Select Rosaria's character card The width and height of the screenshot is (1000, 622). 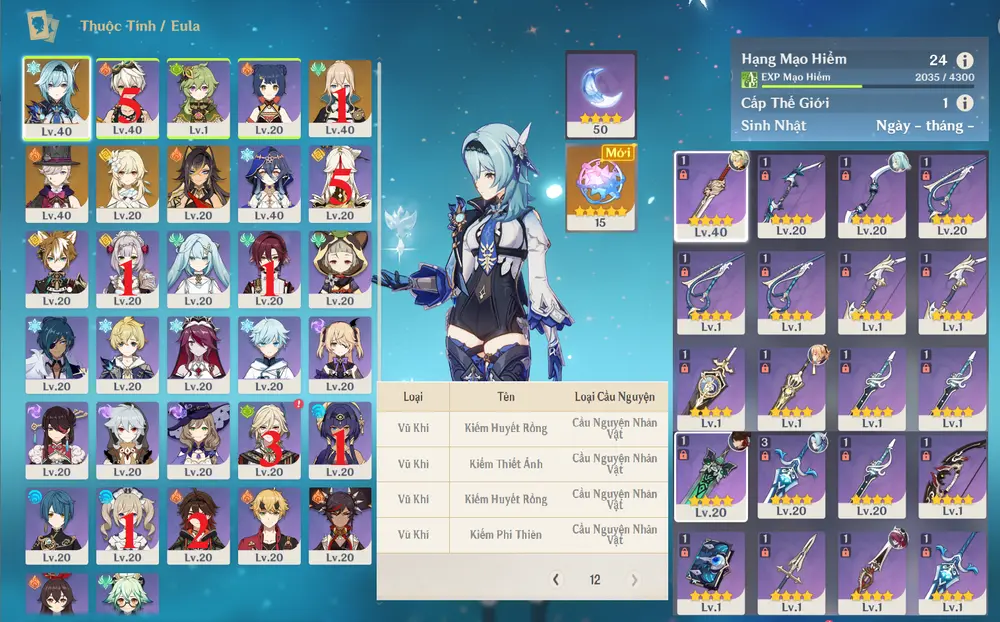click(x=198, y=355)
